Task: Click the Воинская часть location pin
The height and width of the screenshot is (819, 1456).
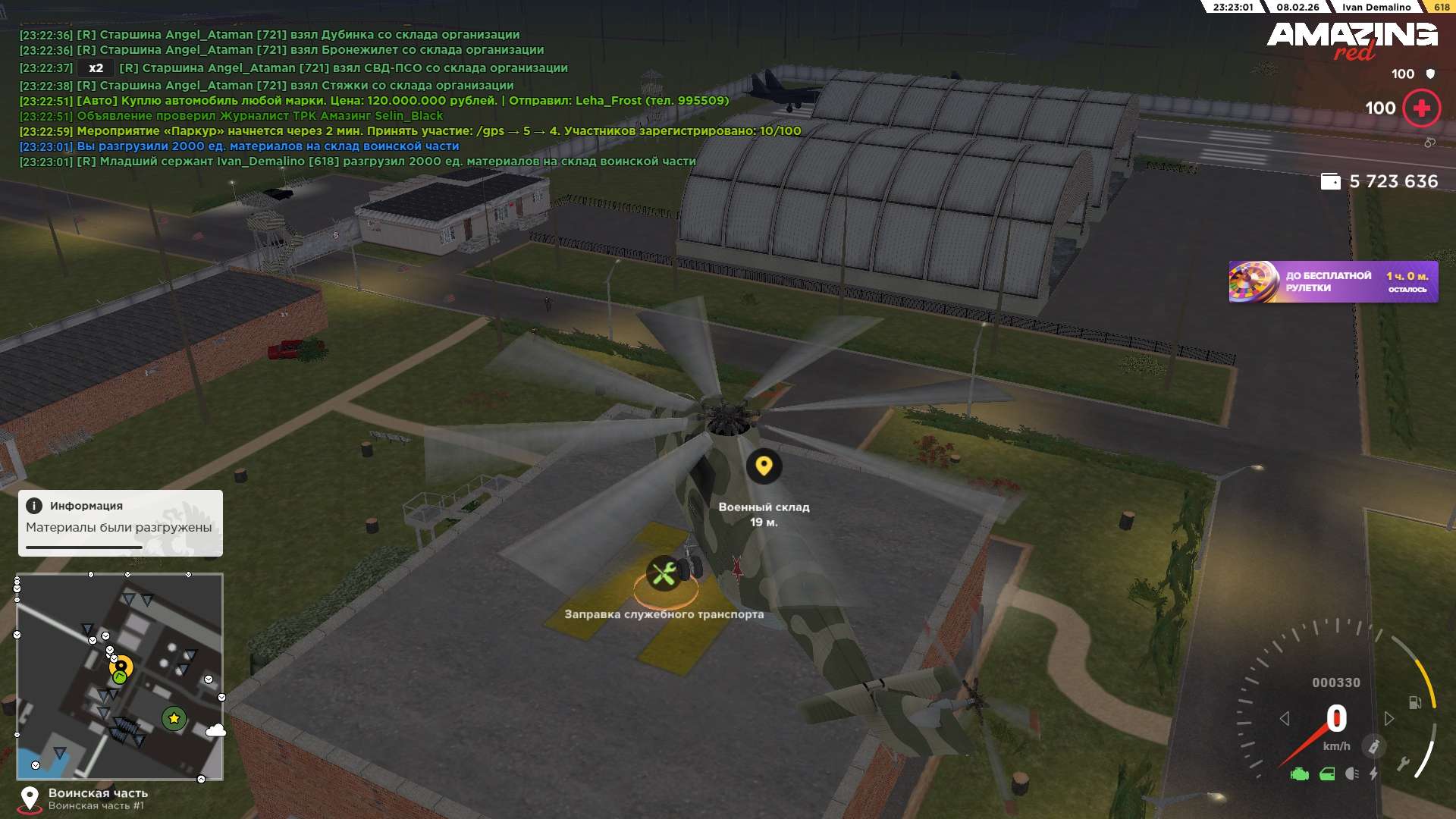Action: click(x=30, y=799)
